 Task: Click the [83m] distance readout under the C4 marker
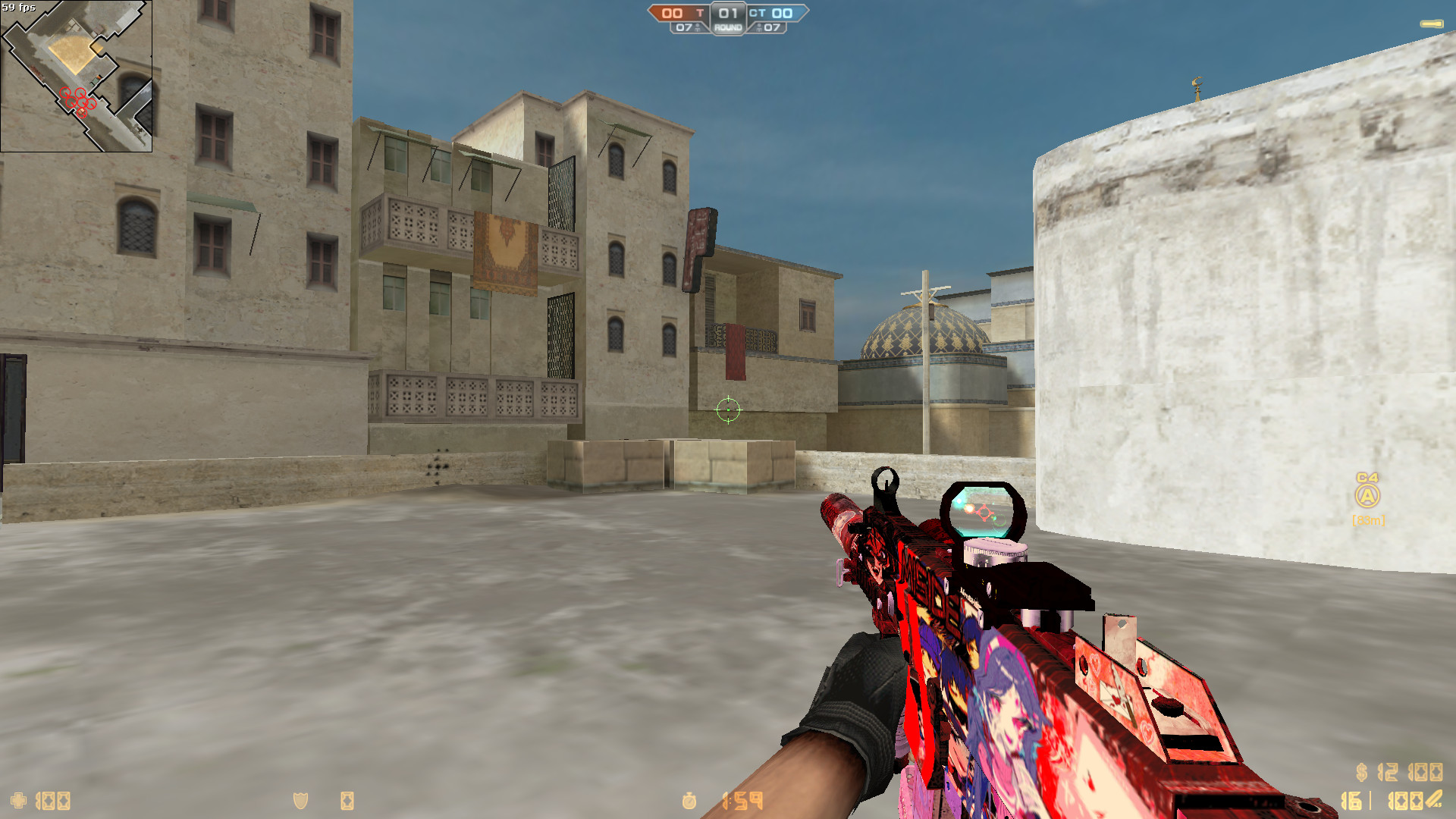click(1369, 520)
